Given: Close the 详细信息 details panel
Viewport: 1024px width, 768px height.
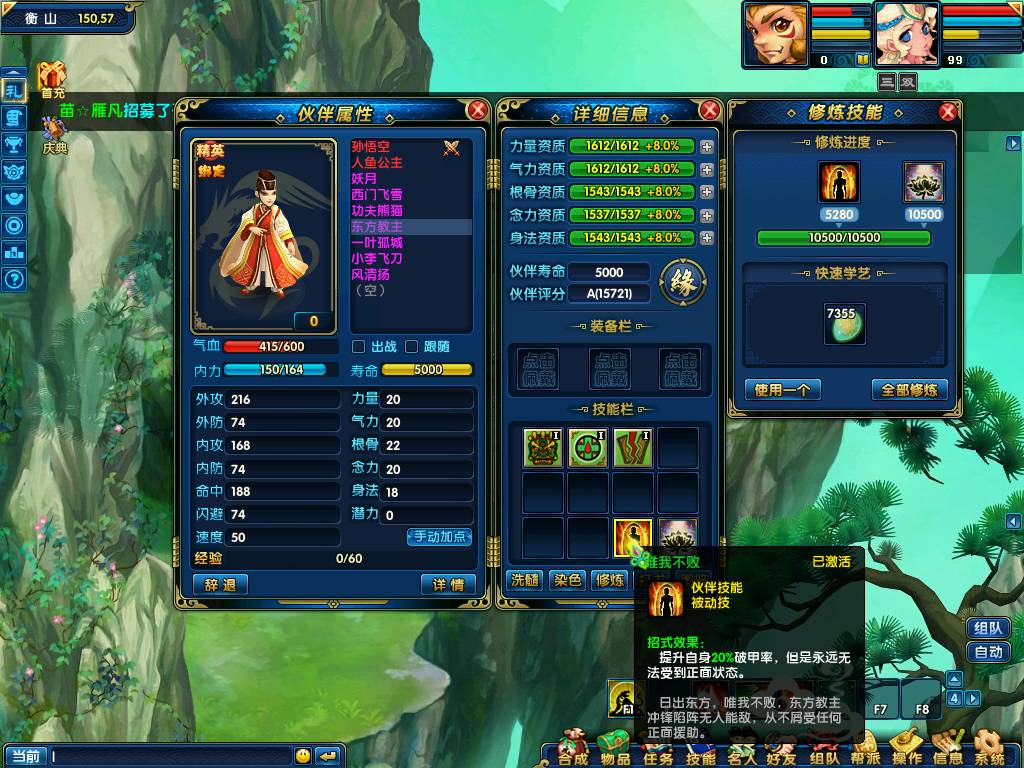Looking at the screenshot, I should pos(709,110).
